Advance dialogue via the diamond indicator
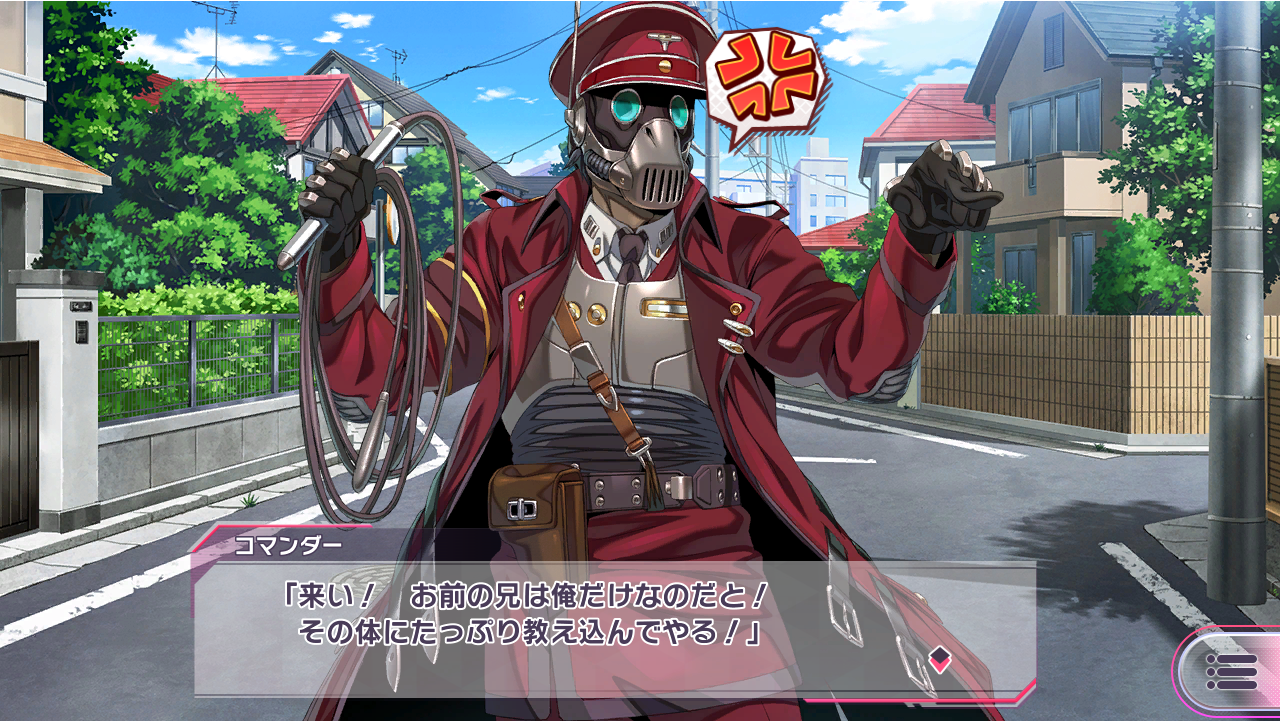Screen dimensions: 1280x721 [938, 658]
